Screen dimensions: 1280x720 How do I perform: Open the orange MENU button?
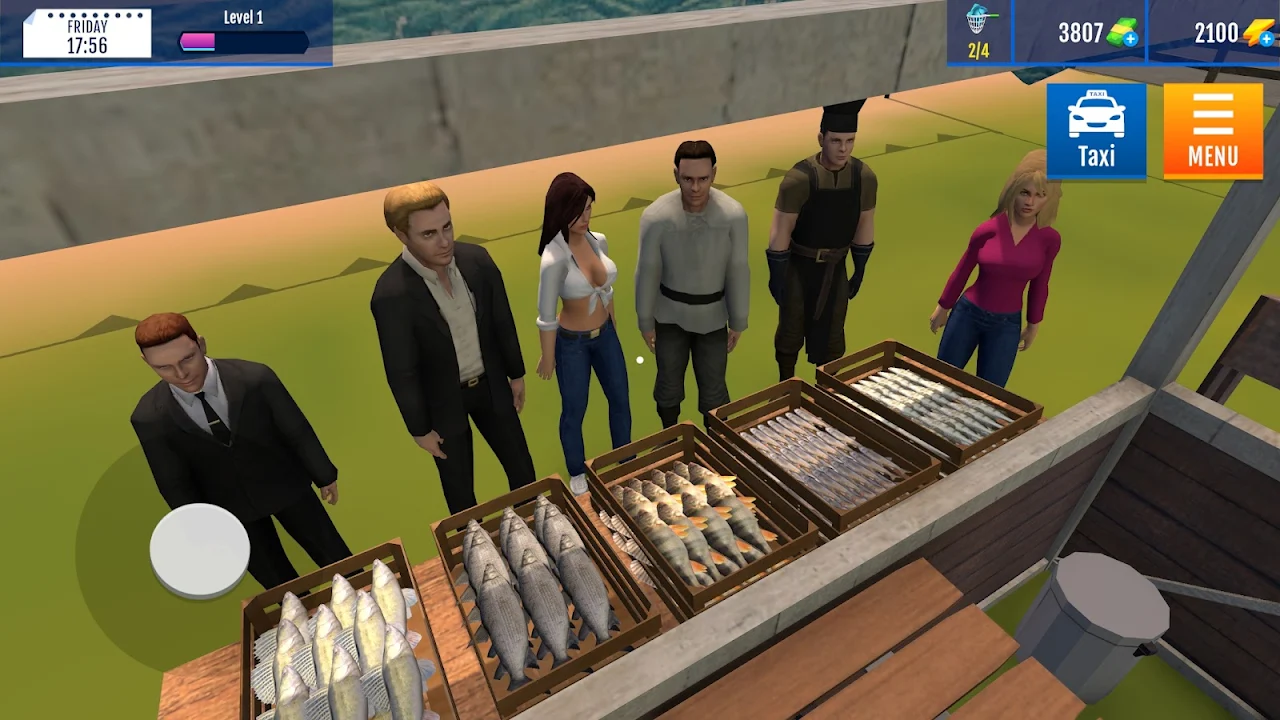point(1212,130)
